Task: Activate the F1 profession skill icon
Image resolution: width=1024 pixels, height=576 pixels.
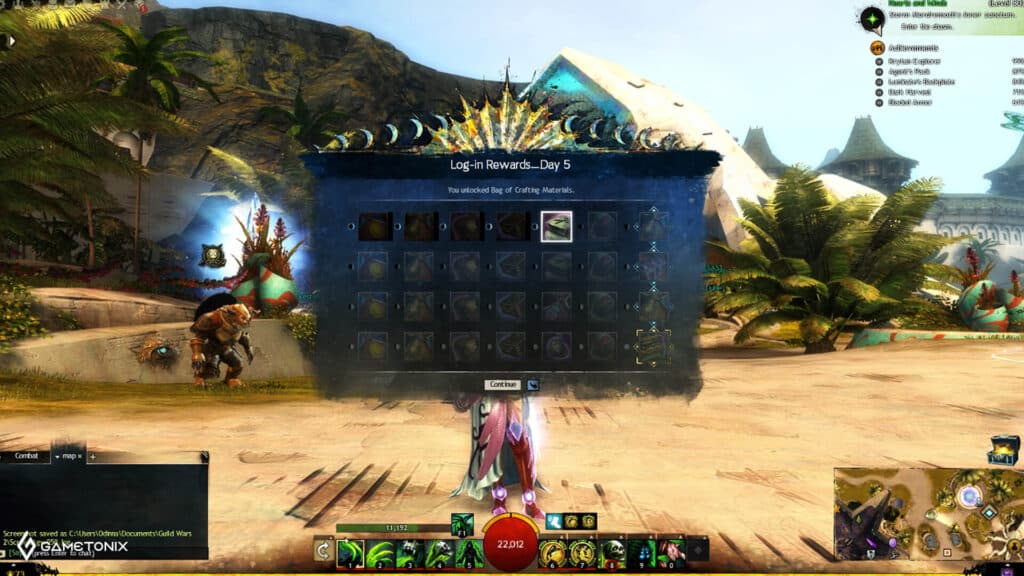Action: (461, 522)
